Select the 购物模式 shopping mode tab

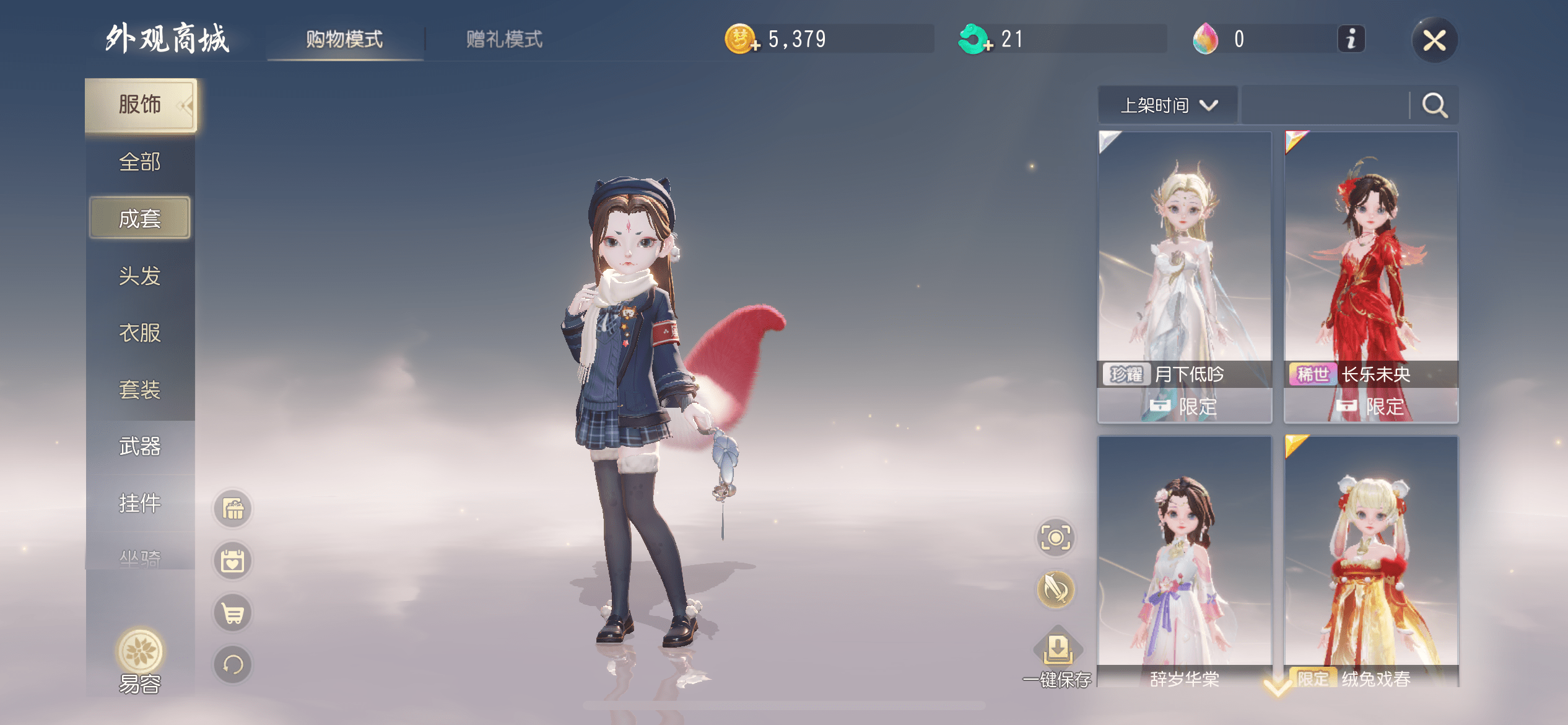[x=344, y=40]
